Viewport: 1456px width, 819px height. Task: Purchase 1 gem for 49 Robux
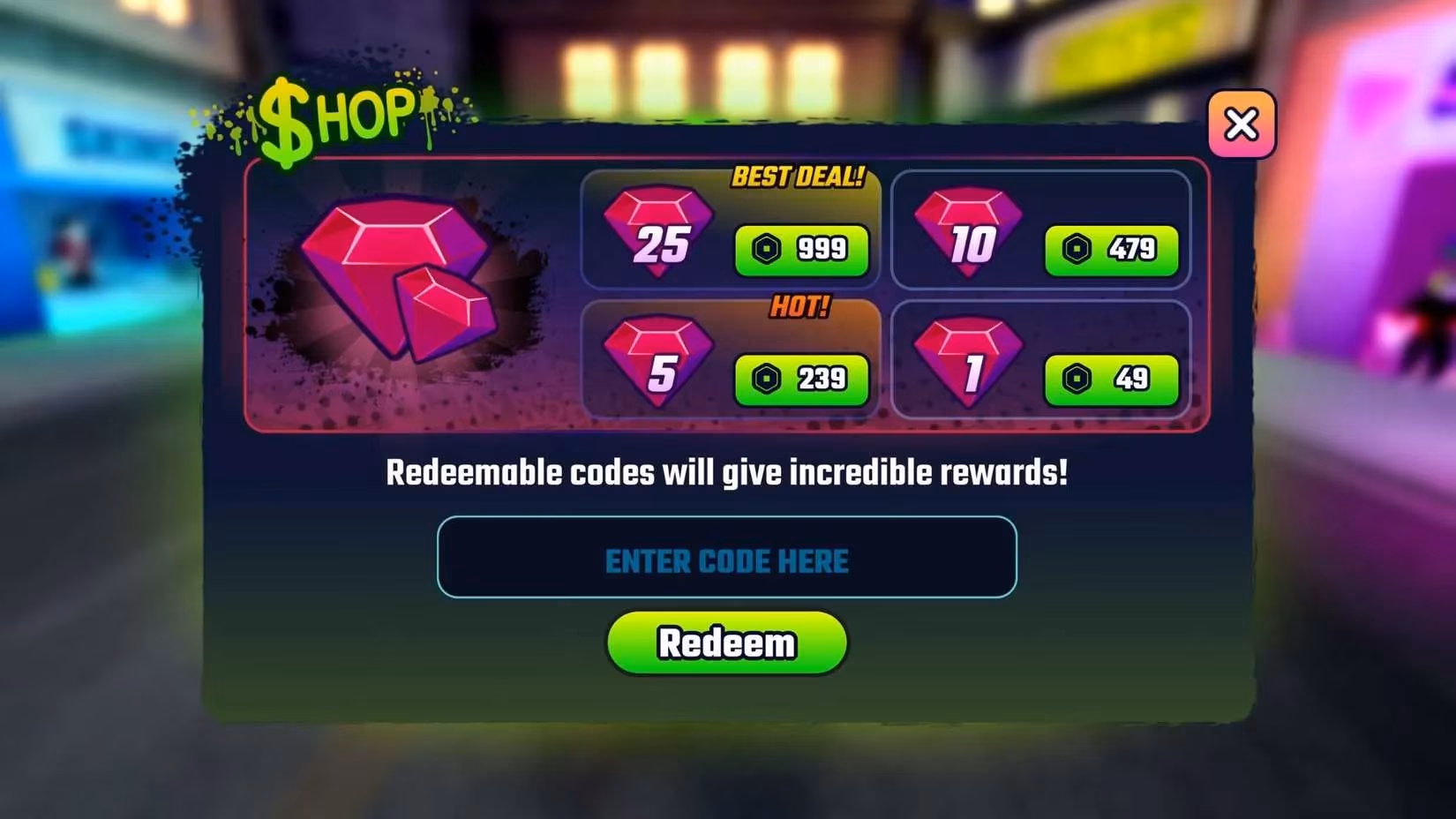[1111, 379]
